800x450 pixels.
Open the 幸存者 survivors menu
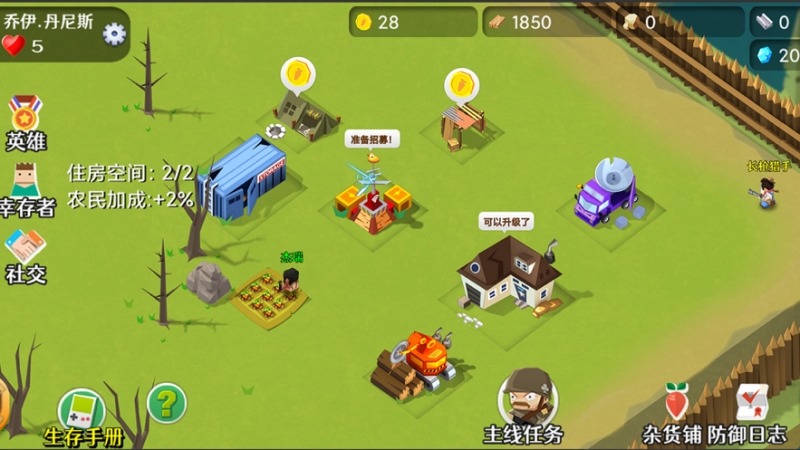pos(26,188)
